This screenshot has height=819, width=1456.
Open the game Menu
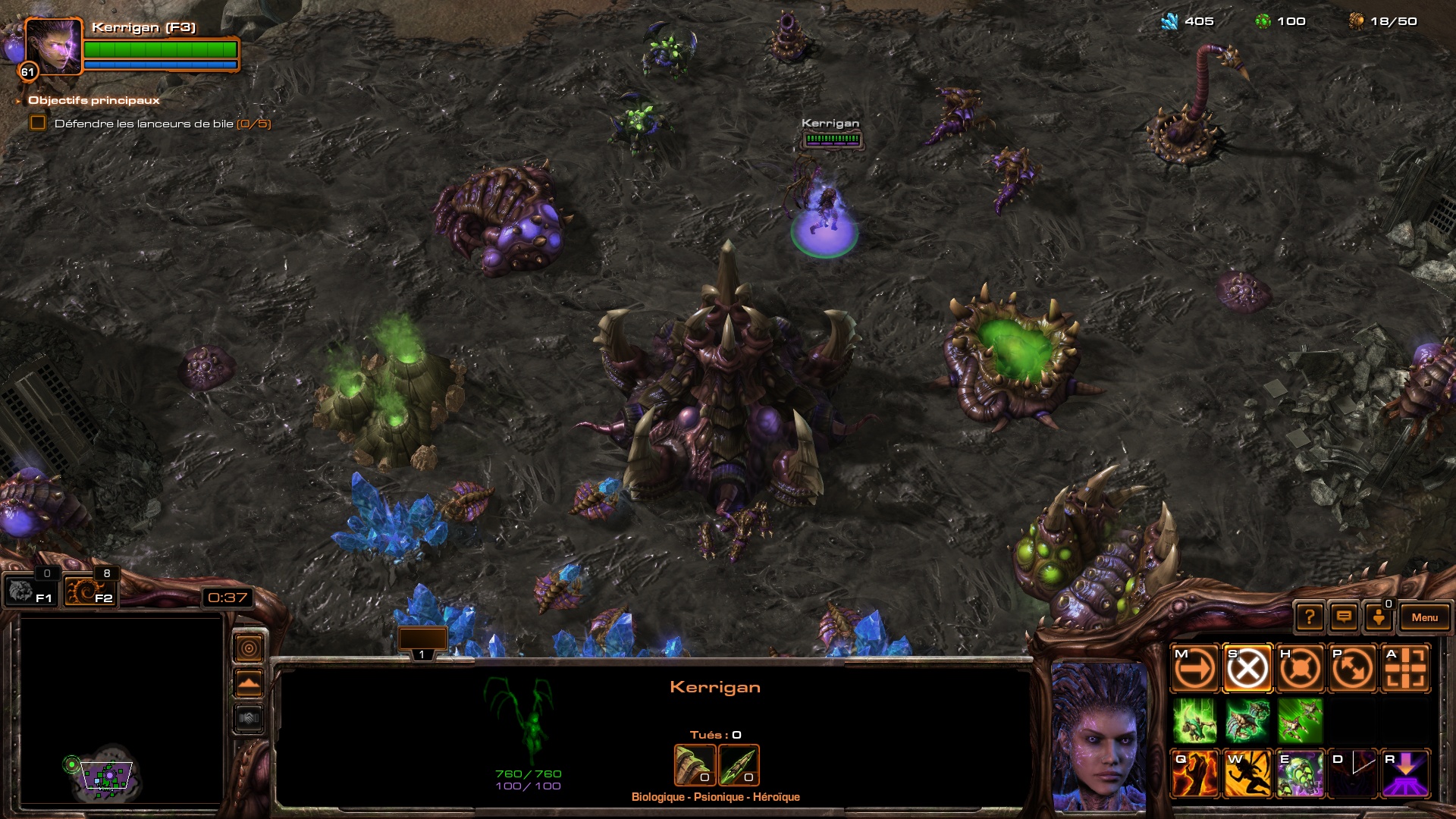pyautogui.click(x=1424, y=617)
